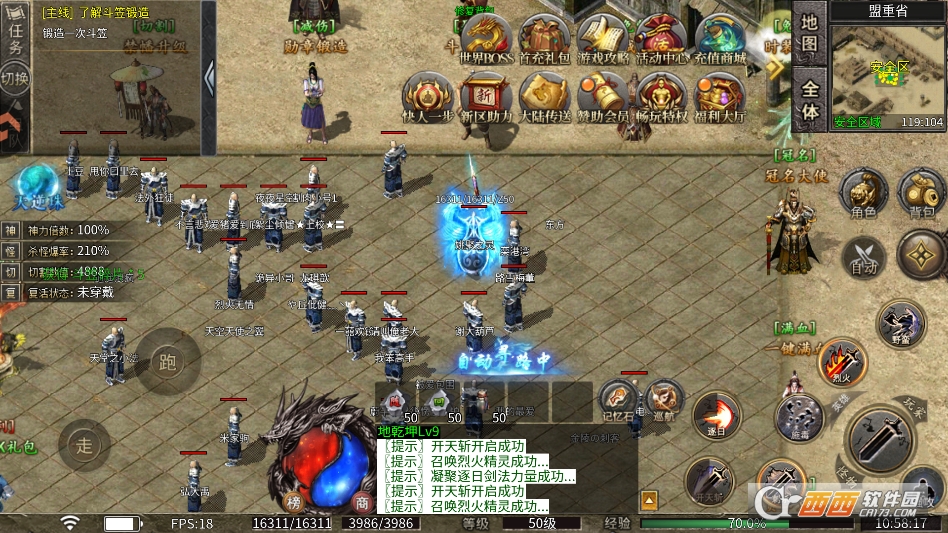This screenshot has width=948, height=533.
Task: Open the 赞助会员 sponsor membership icon
Action: click(x=602, y=97)
